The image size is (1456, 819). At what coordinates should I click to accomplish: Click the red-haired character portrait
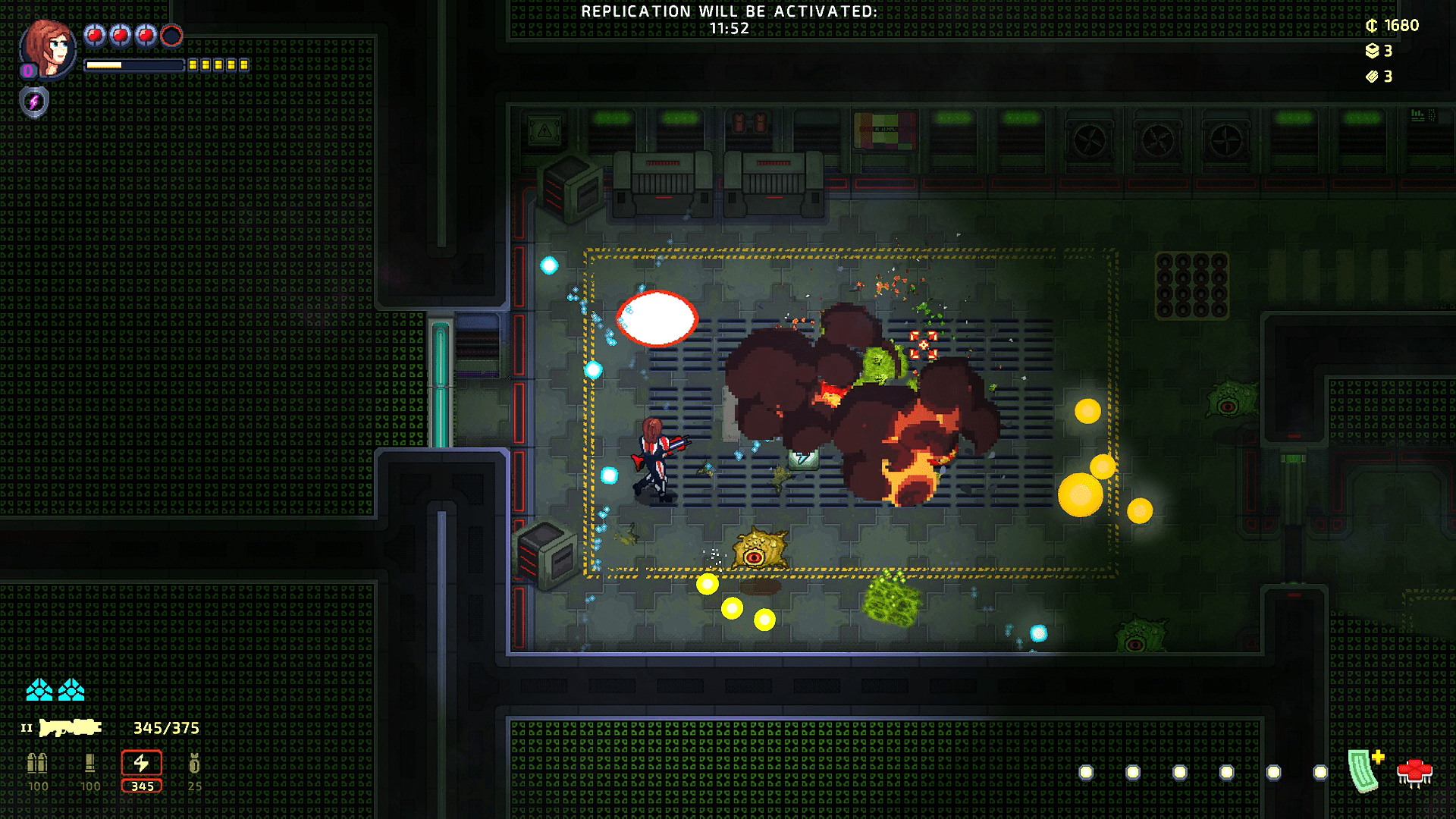[49, 49]
